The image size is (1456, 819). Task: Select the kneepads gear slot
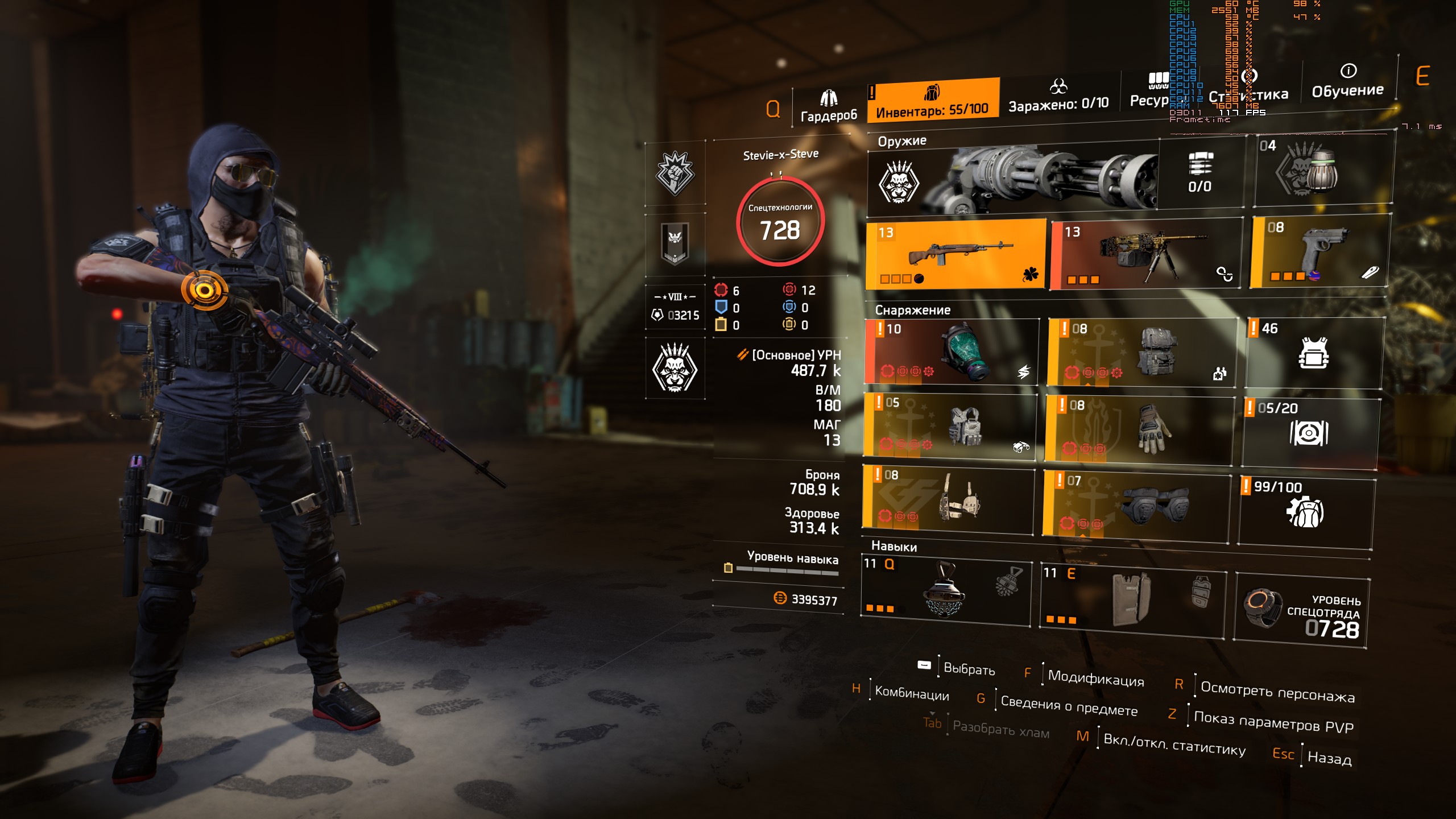point(1136,504)
